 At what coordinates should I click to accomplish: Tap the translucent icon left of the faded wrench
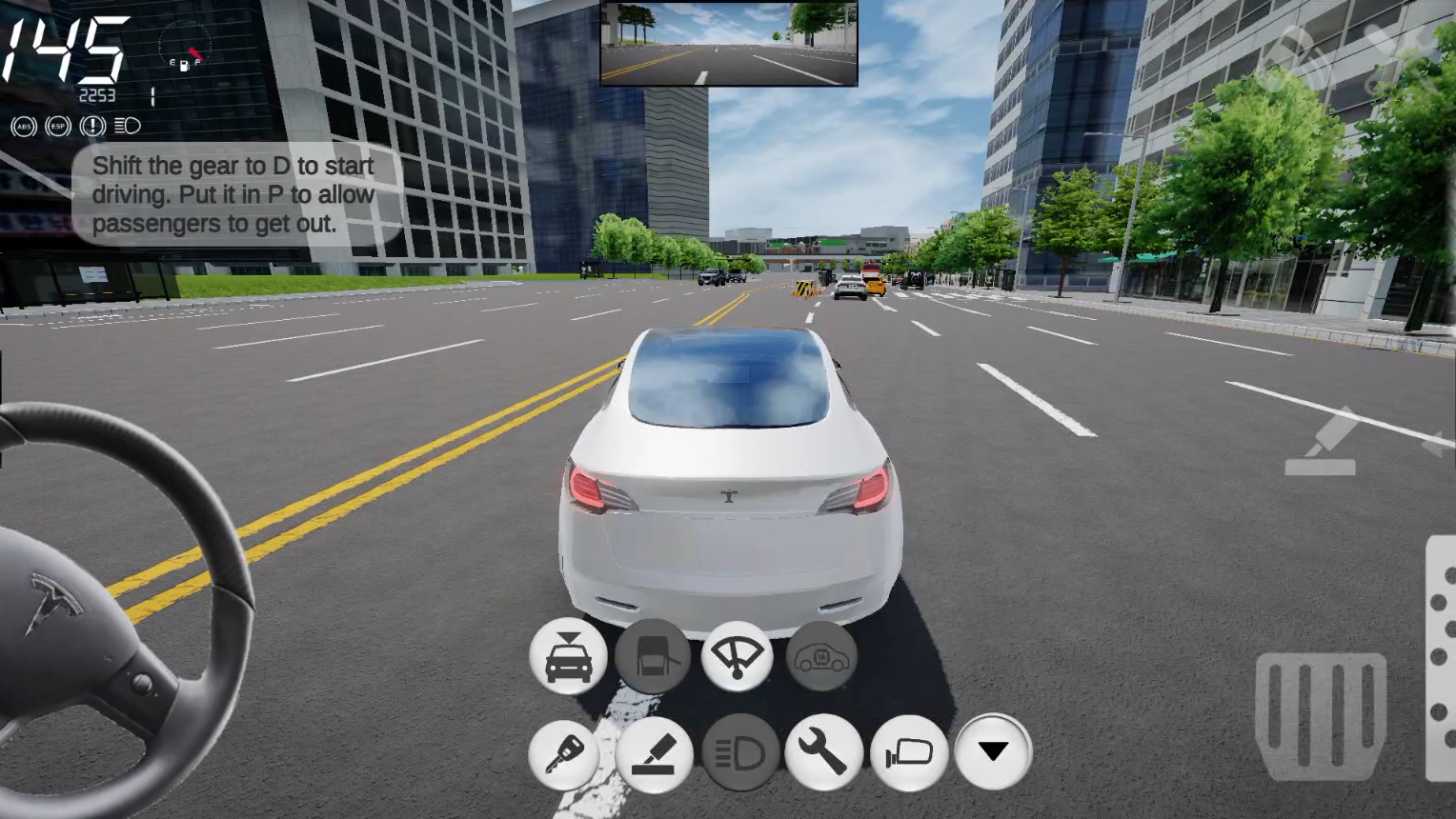point(1296,55)
